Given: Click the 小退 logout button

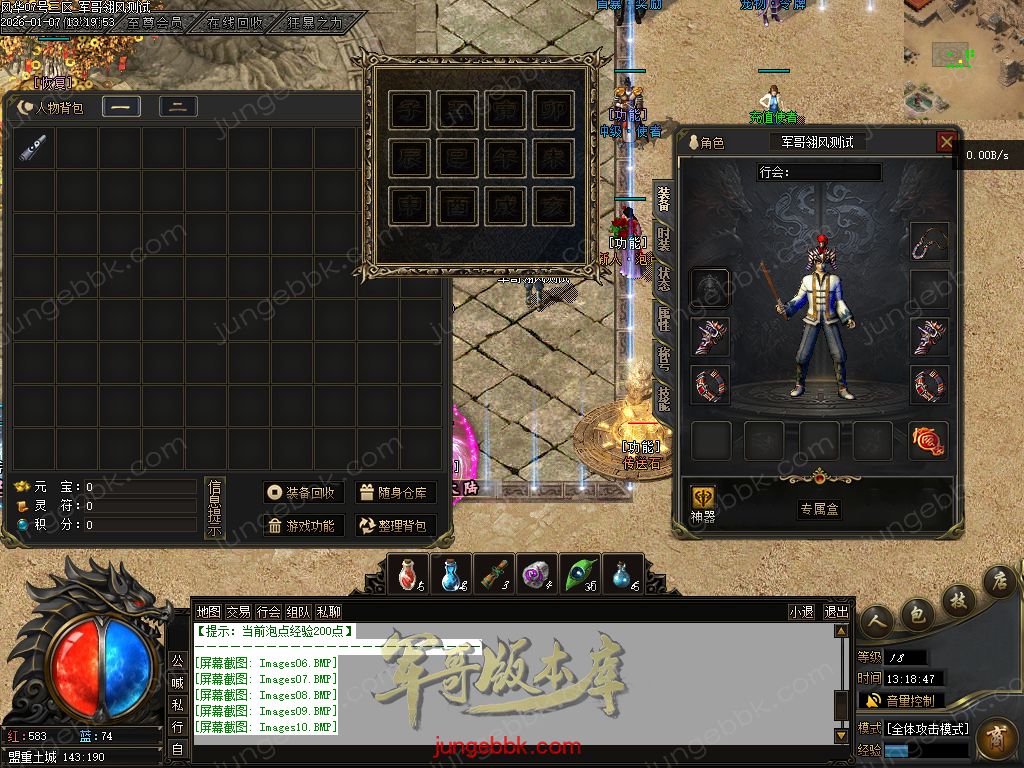Looking at the screenshot, I should coord(801,612).
